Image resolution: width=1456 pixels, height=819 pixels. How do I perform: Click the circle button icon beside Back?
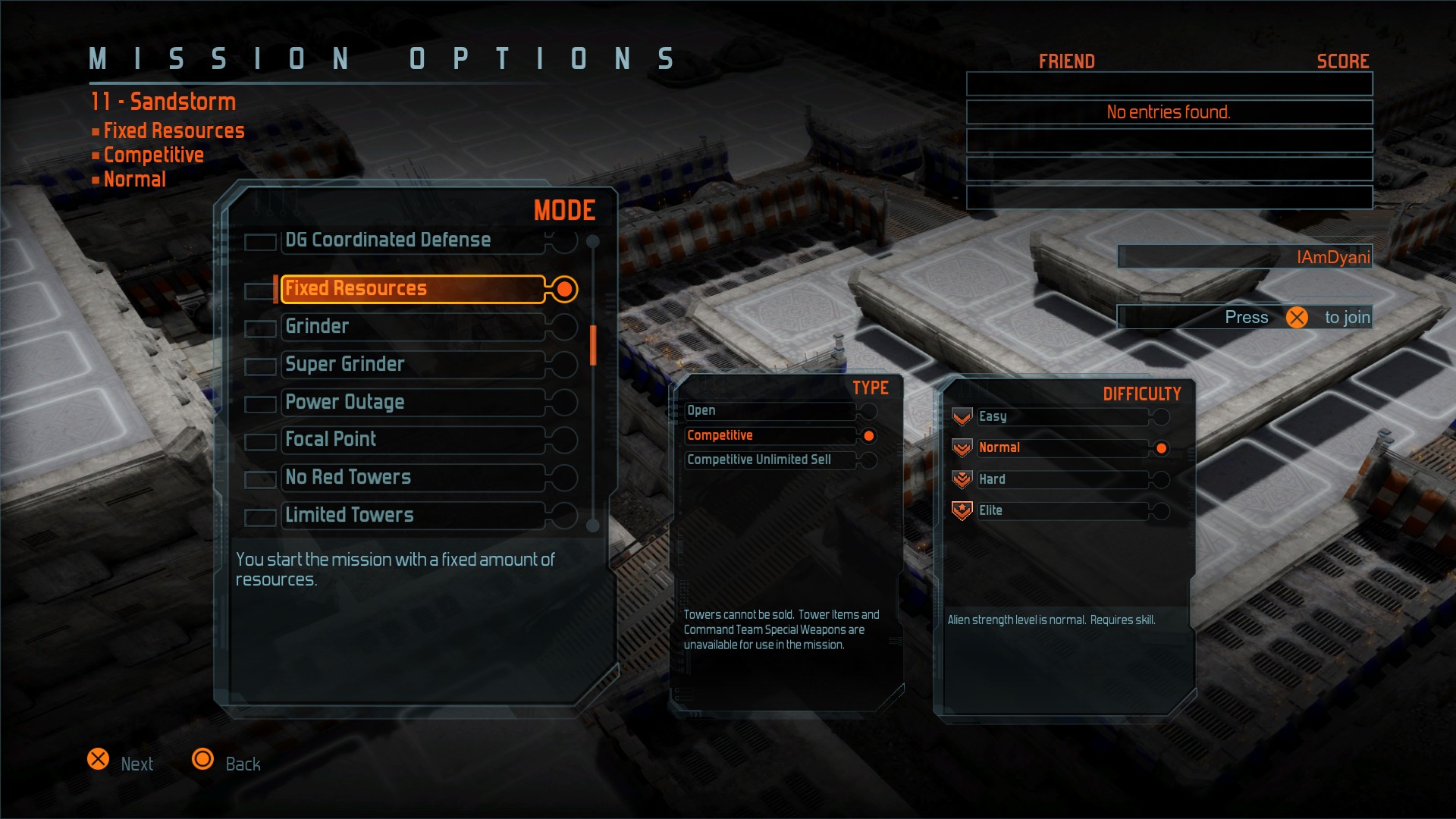203,758
